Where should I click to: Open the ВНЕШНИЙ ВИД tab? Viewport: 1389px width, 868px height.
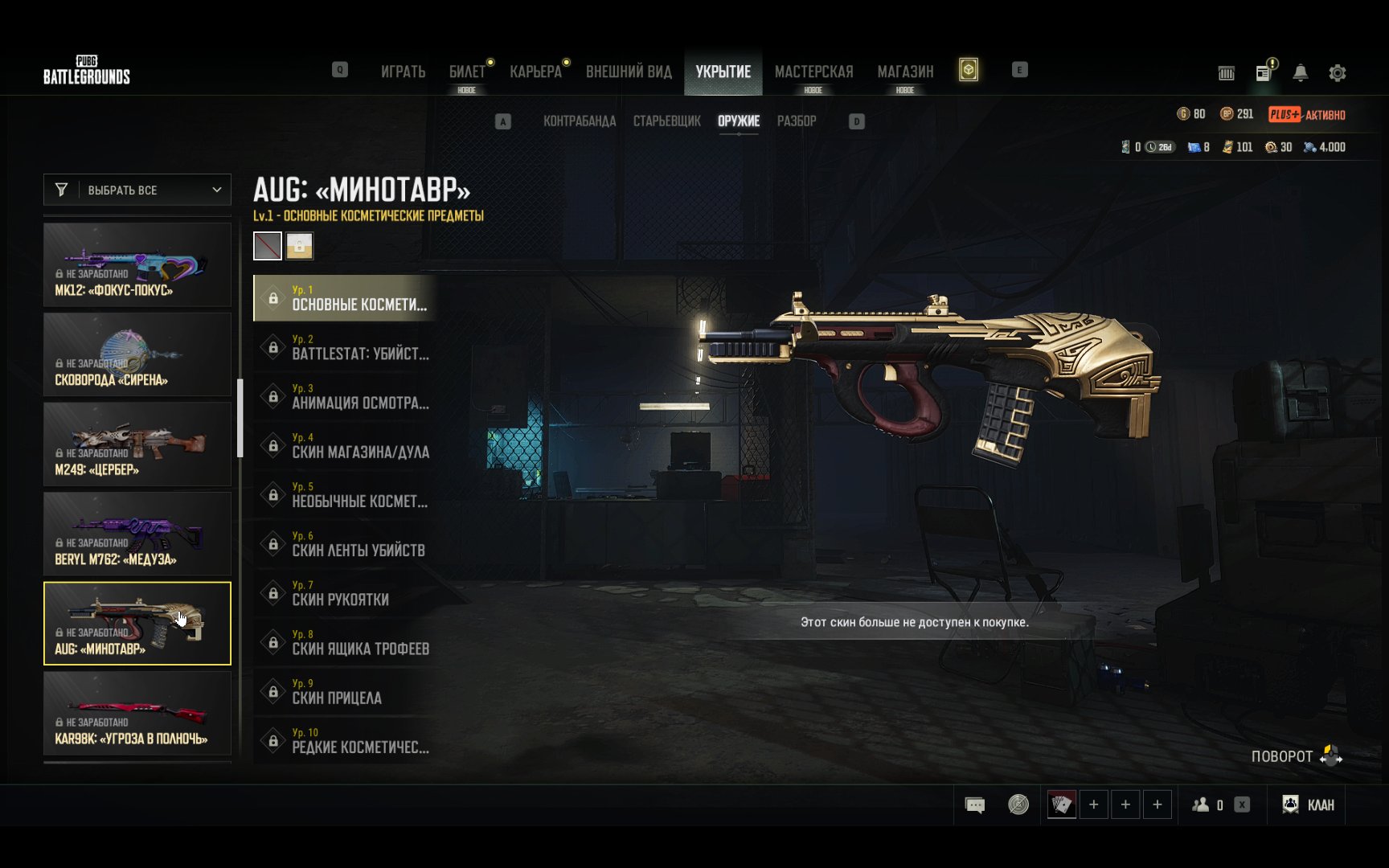pyautogui.click(x=629, y=72)
